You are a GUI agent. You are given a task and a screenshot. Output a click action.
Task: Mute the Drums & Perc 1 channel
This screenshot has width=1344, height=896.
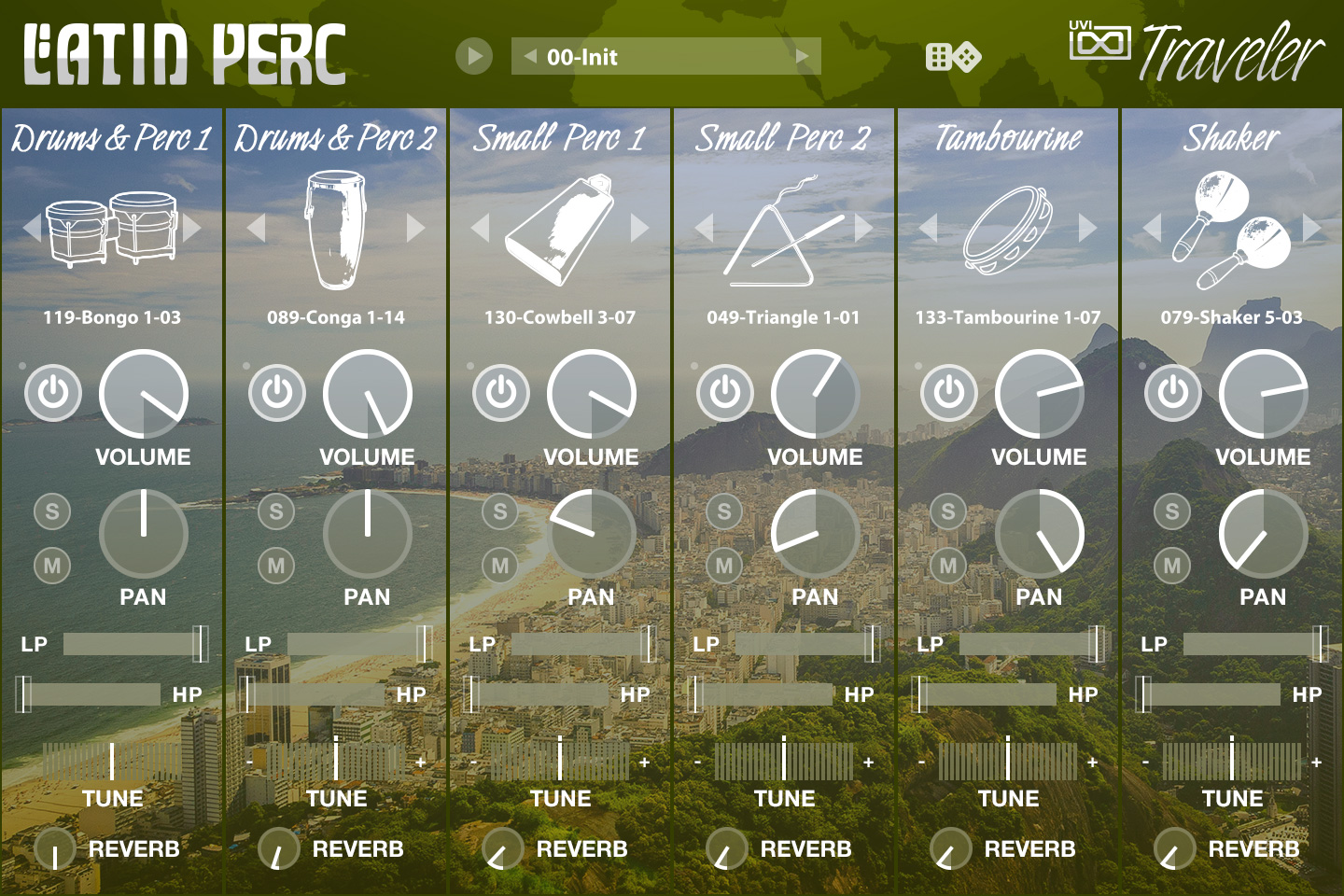coord(52,565)
